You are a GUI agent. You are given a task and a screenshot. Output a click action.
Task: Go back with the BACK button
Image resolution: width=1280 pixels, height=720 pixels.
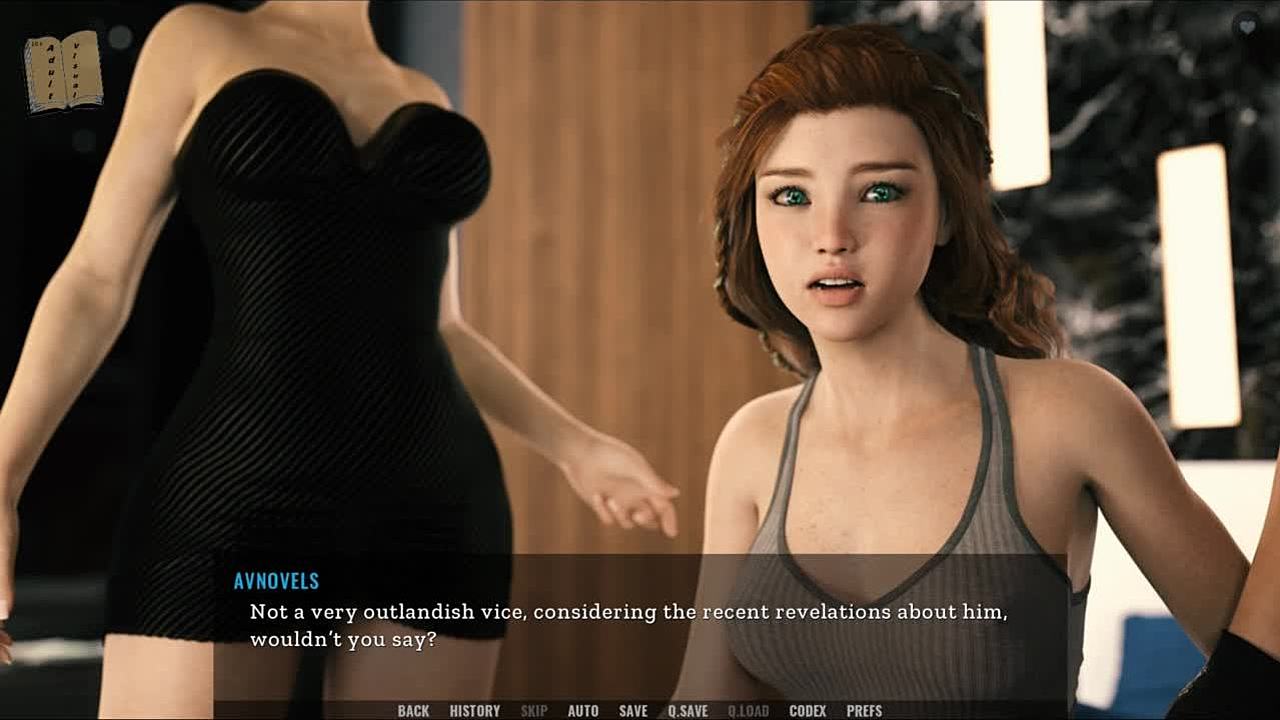pyautogui.click(x=413, y=711)
